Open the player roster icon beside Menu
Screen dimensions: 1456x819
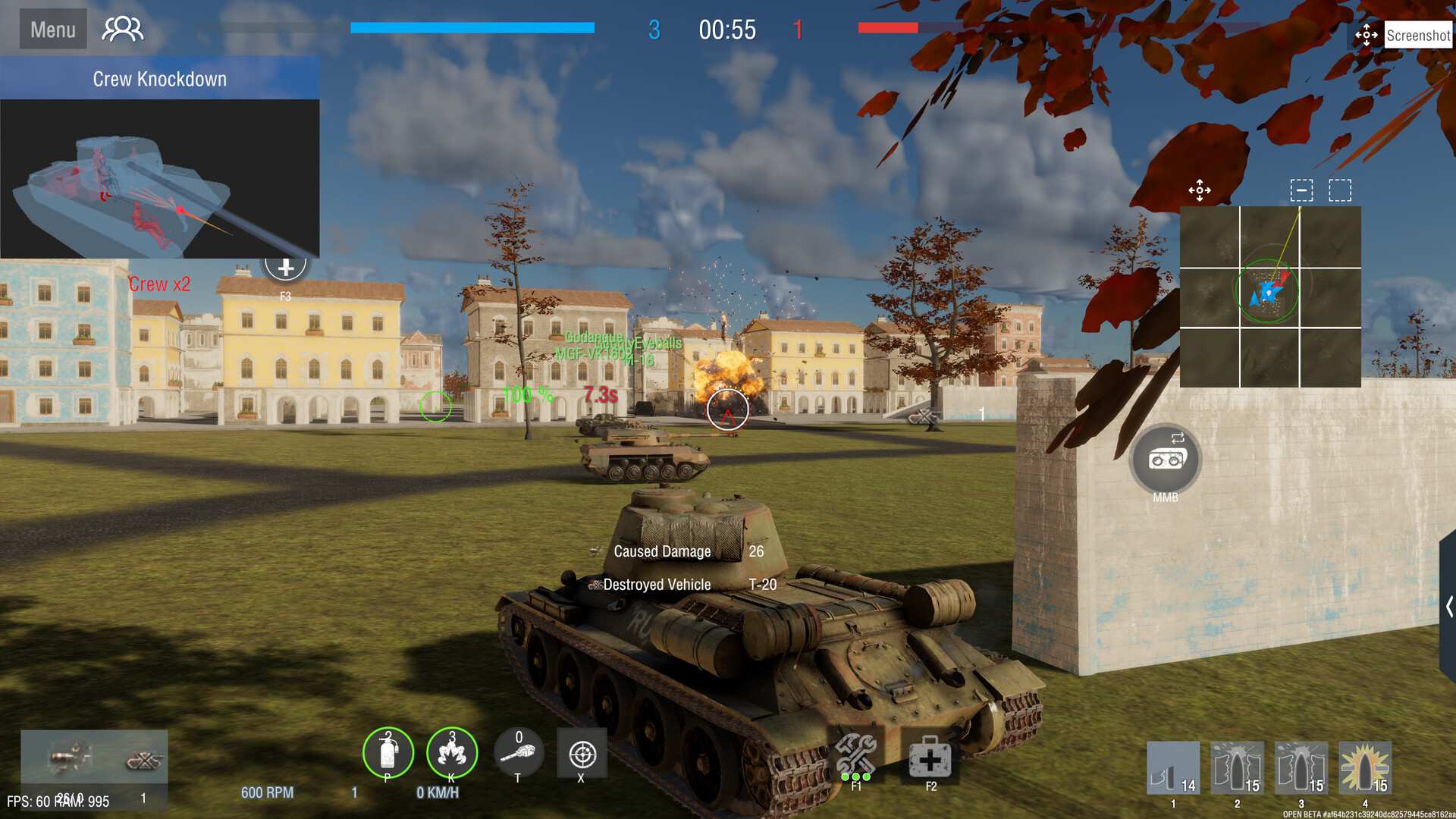coord(122,28)
